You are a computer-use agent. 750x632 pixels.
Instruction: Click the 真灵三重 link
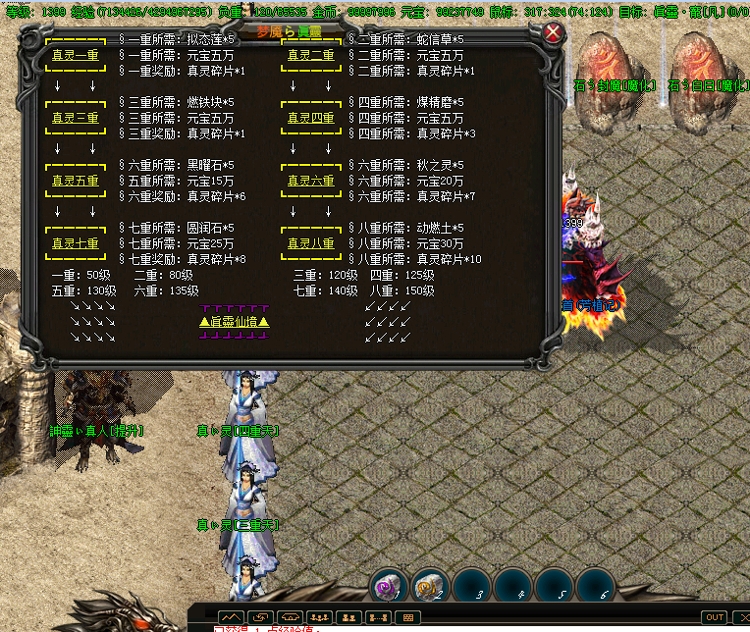click(x=75, y=118)
